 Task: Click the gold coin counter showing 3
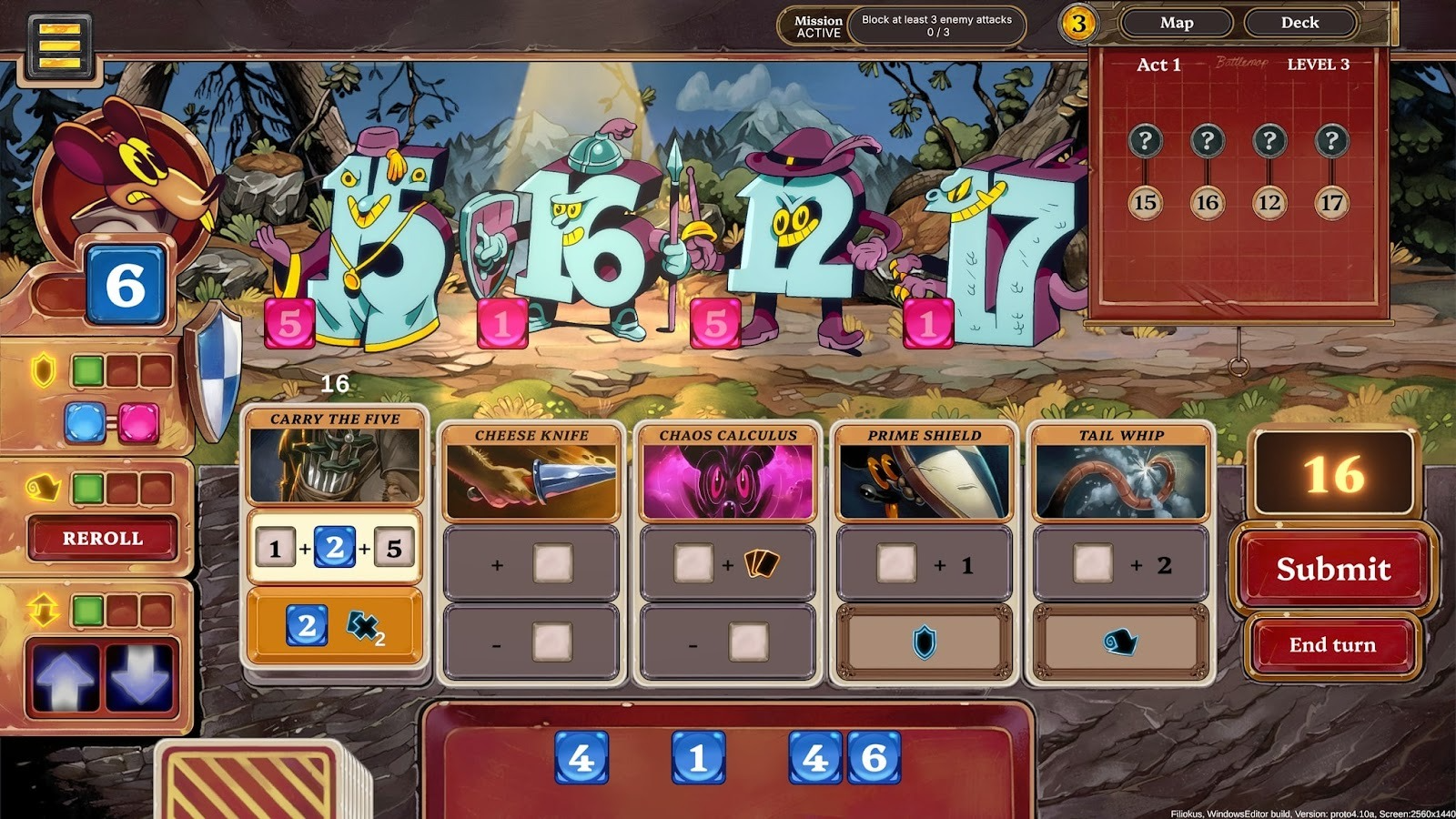1078,24
